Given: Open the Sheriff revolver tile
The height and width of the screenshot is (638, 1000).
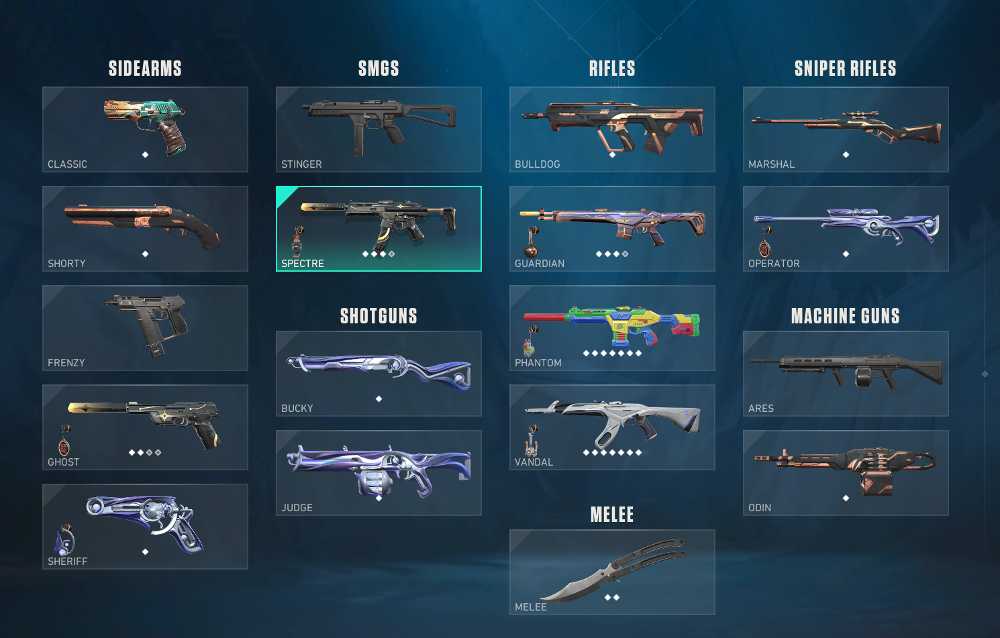Looking at the screenshot, I should tap(145, 526).
